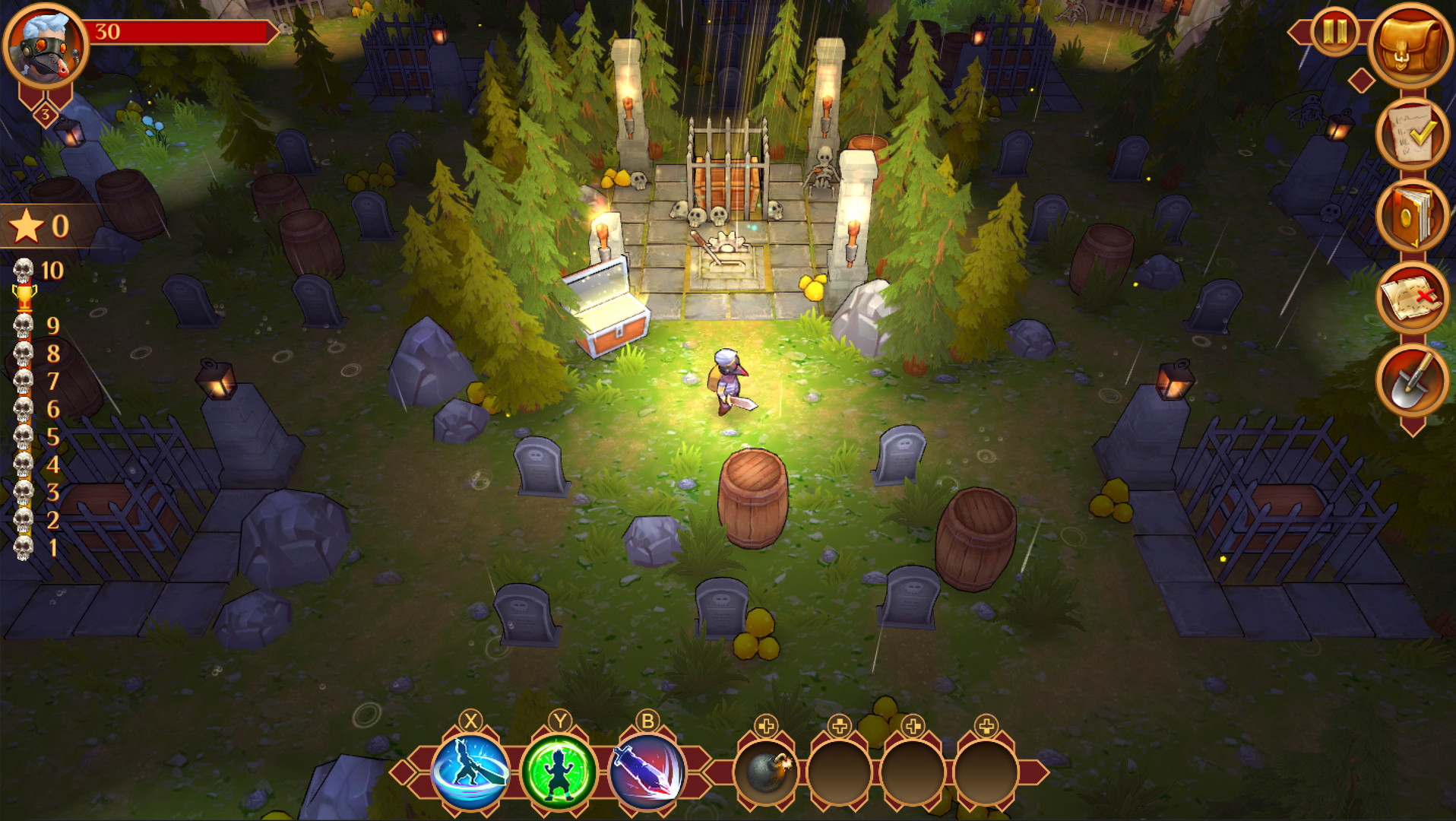Select the shovel digging tool
The width and height of the screenshot is (1456, 821).
tap(1415, 378)
